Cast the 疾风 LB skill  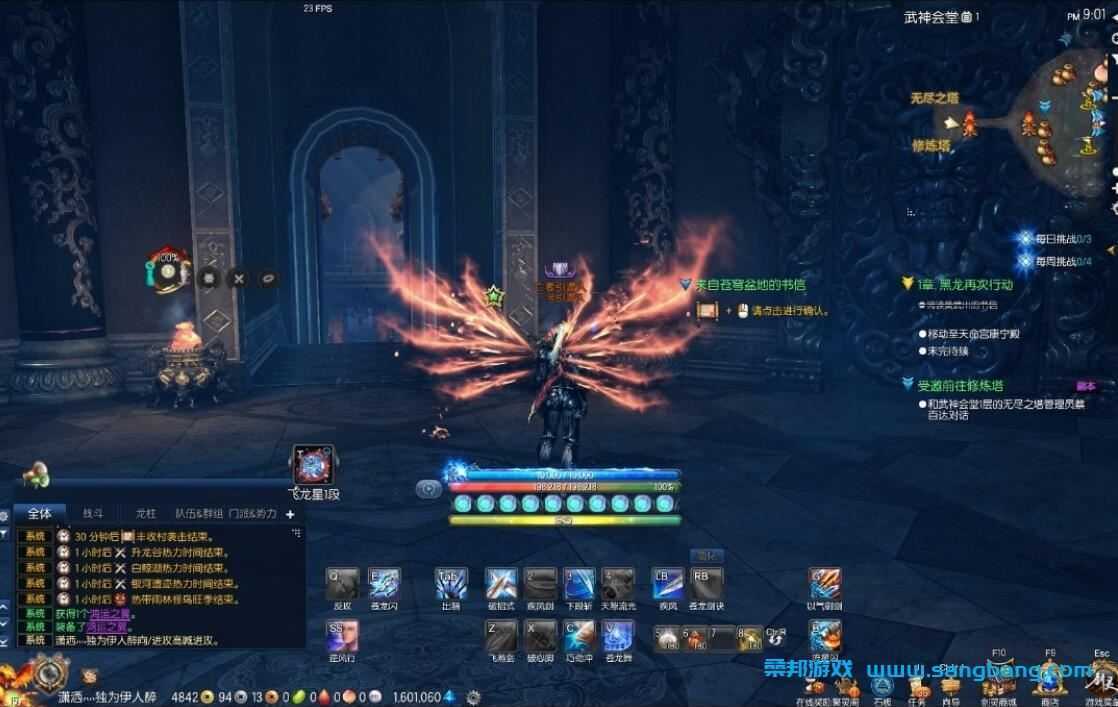[x=667, y=584]
